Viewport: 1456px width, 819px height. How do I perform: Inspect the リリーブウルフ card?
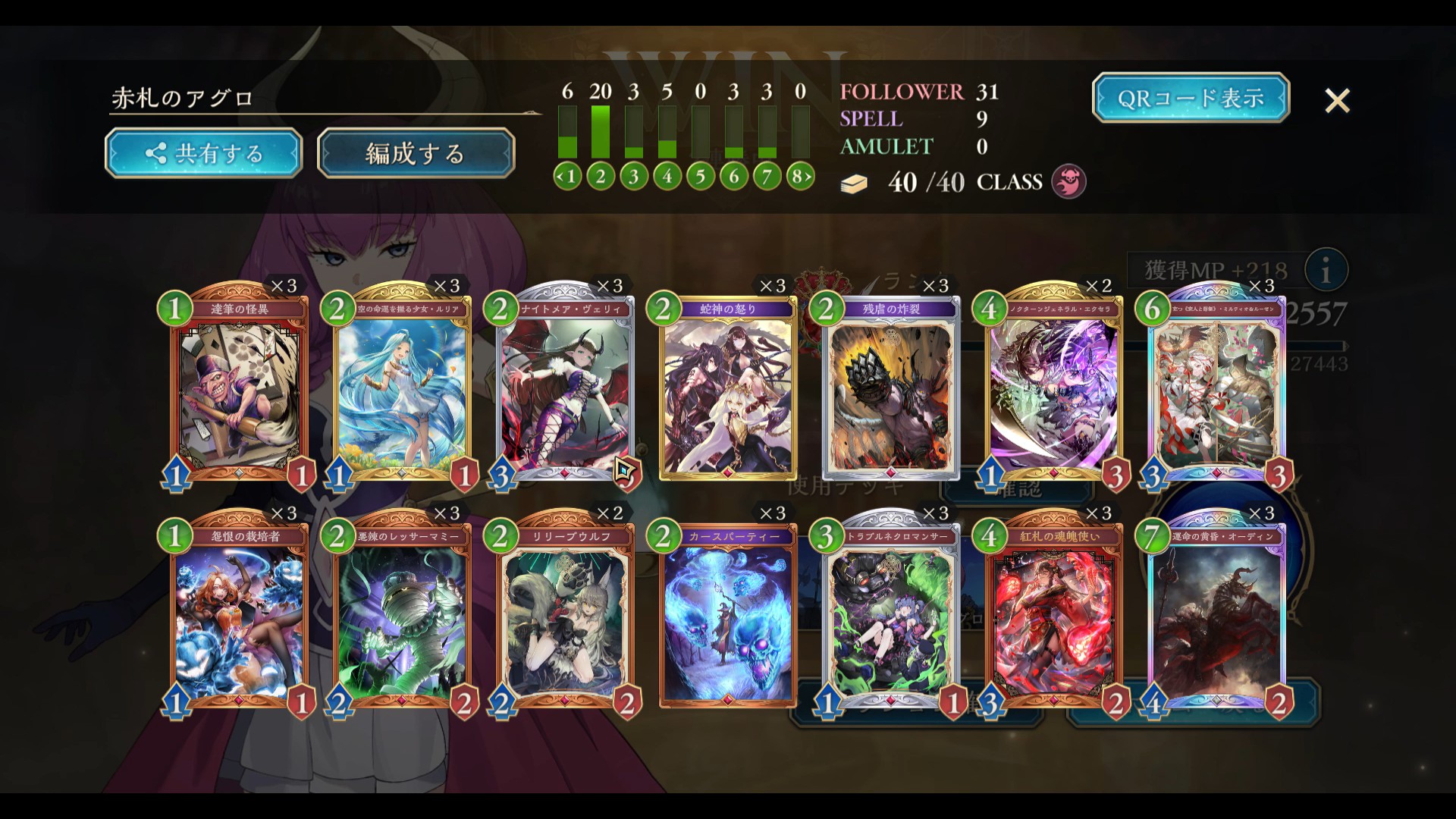tap(565, 618)
